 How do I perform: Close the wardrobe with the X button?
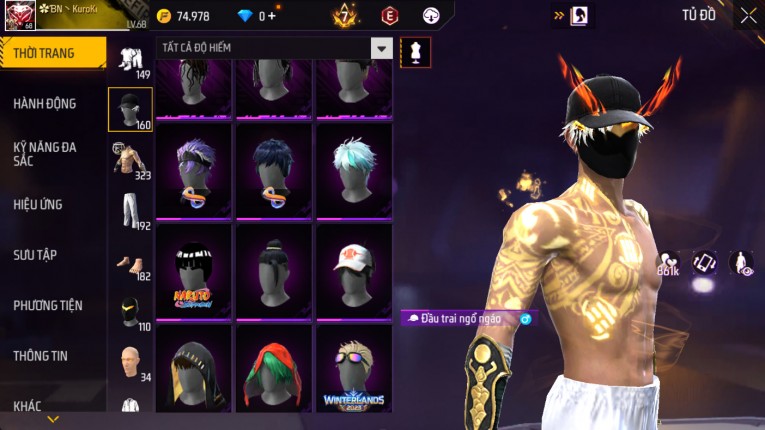748,15
